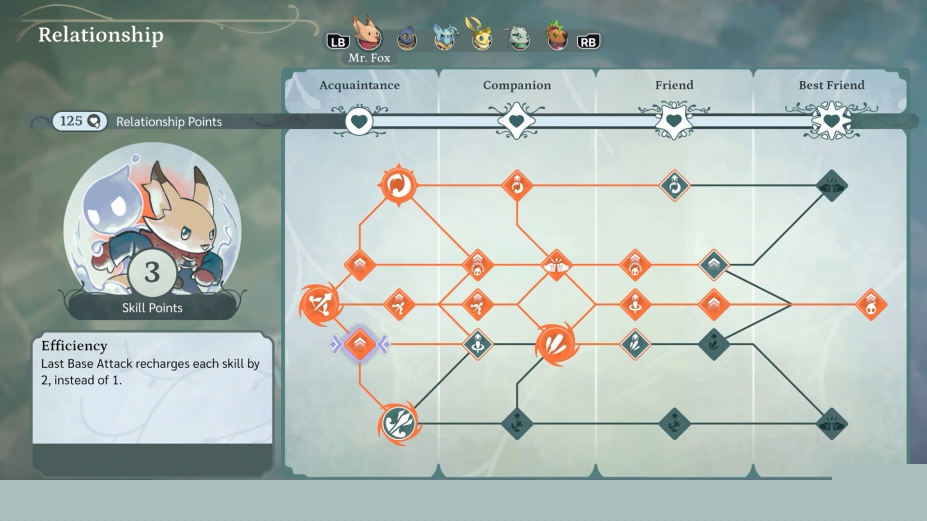
Task: Switch to the green-haired brown character
Action: (557, 37)
